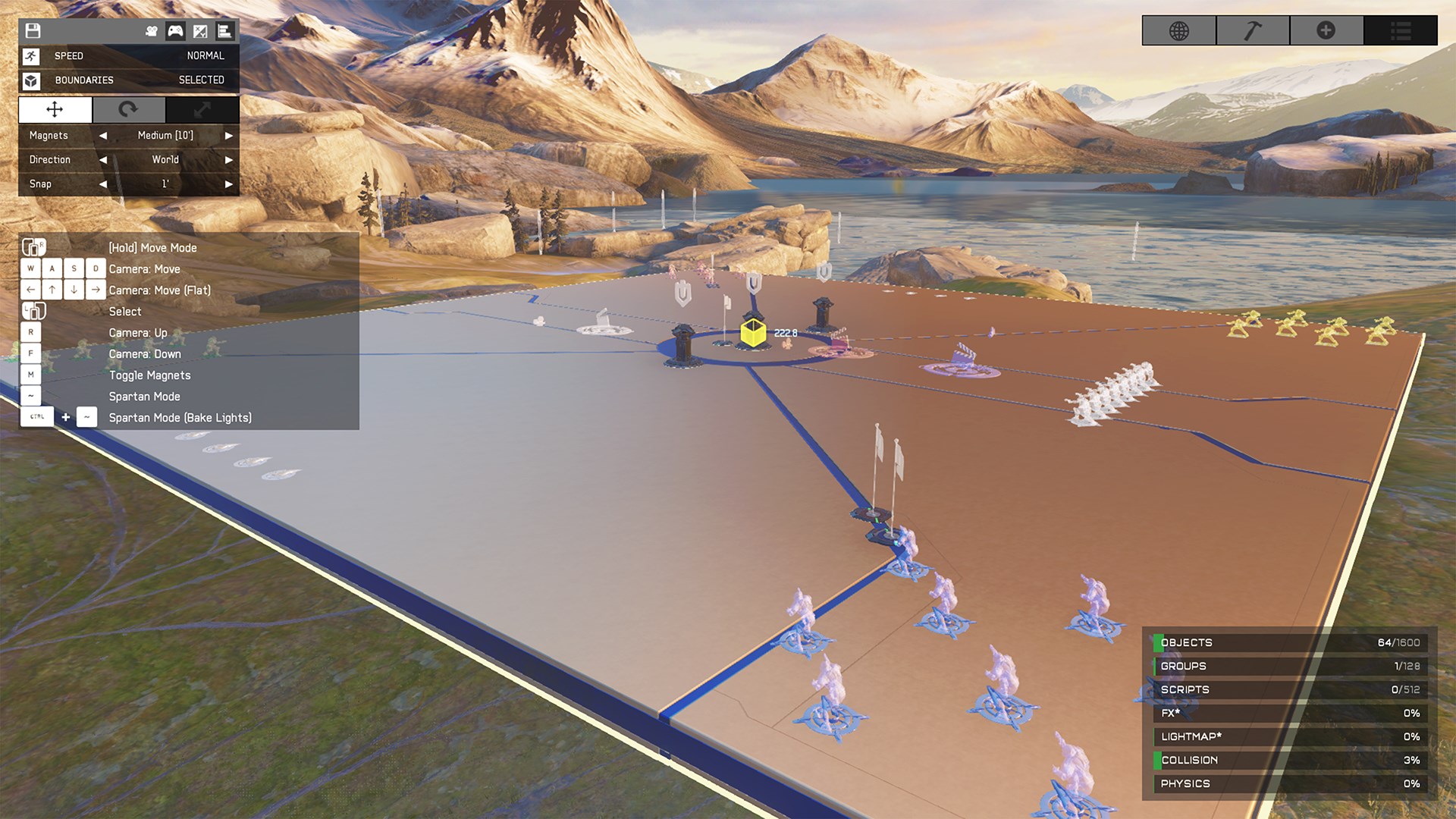
Task: Open the list view icon top right
Action: (x=1401, y=31)
